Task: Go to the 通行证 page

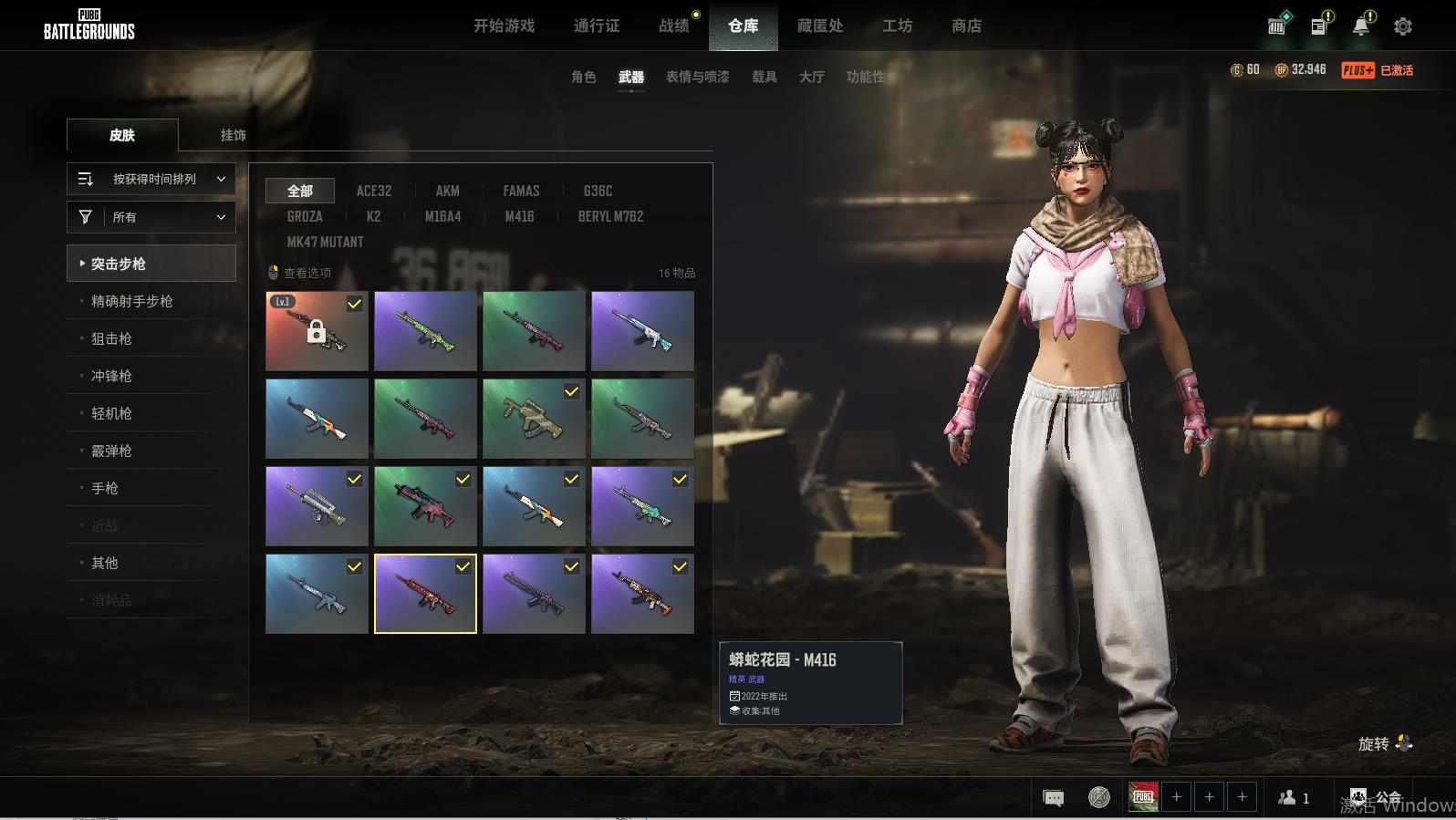Action: coord(597,26)
